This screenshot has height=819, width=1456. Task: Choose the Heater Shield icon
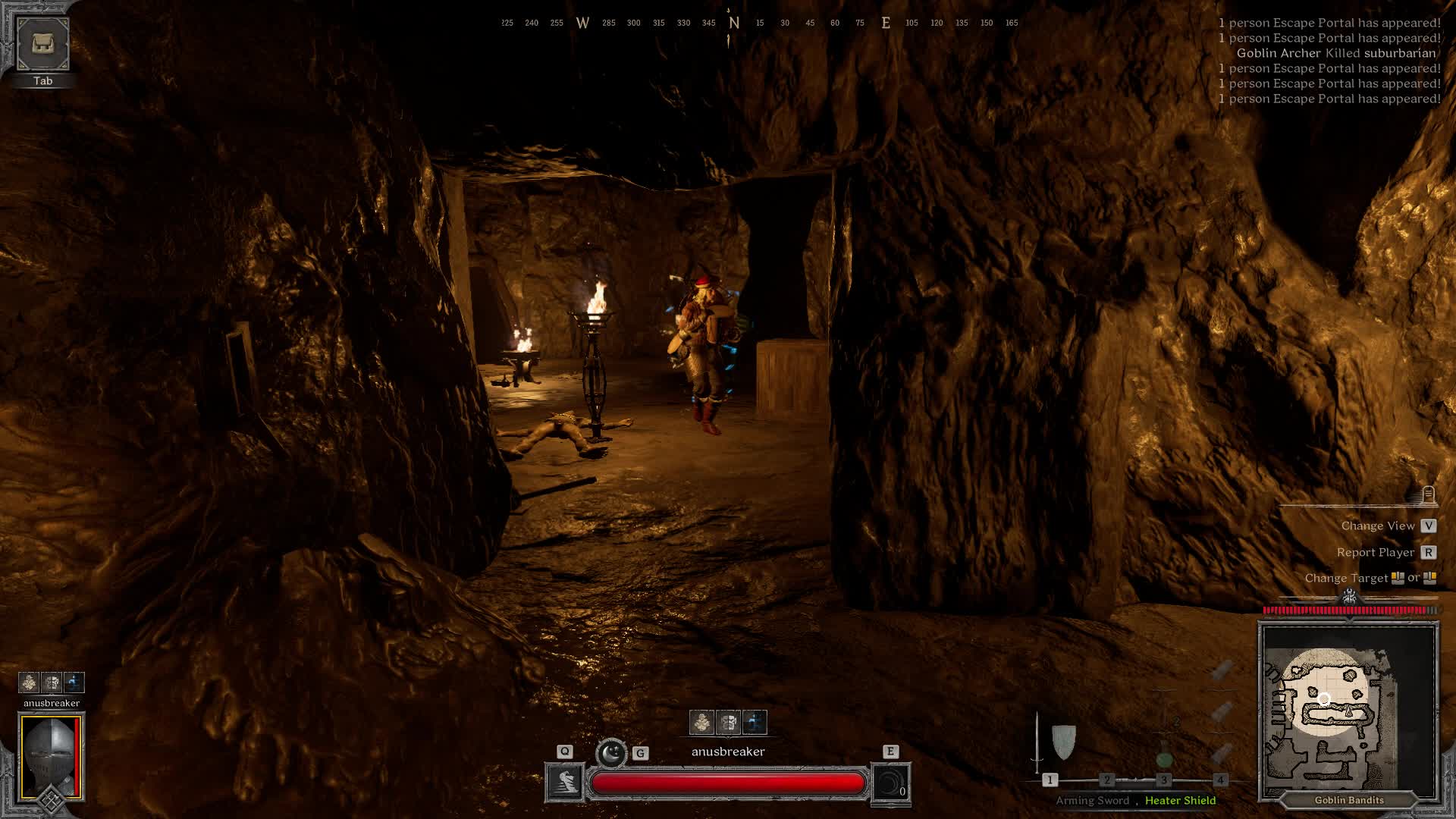1064,741
